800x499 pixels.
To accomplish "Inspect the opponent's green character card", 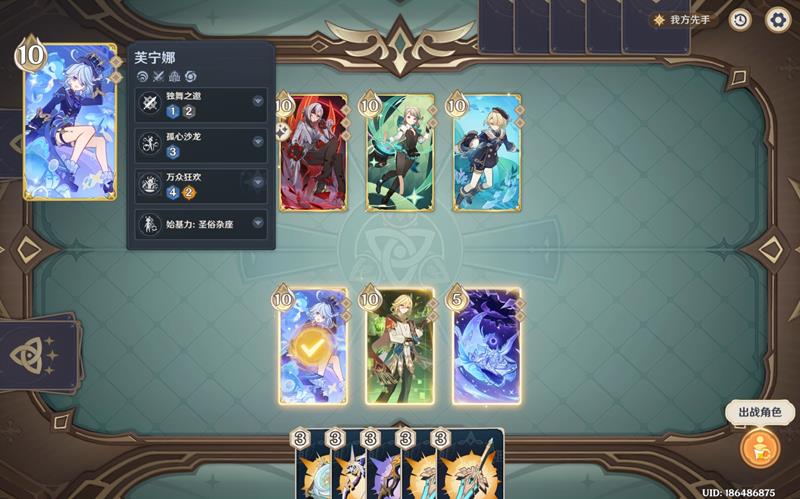I will [400, 153].
